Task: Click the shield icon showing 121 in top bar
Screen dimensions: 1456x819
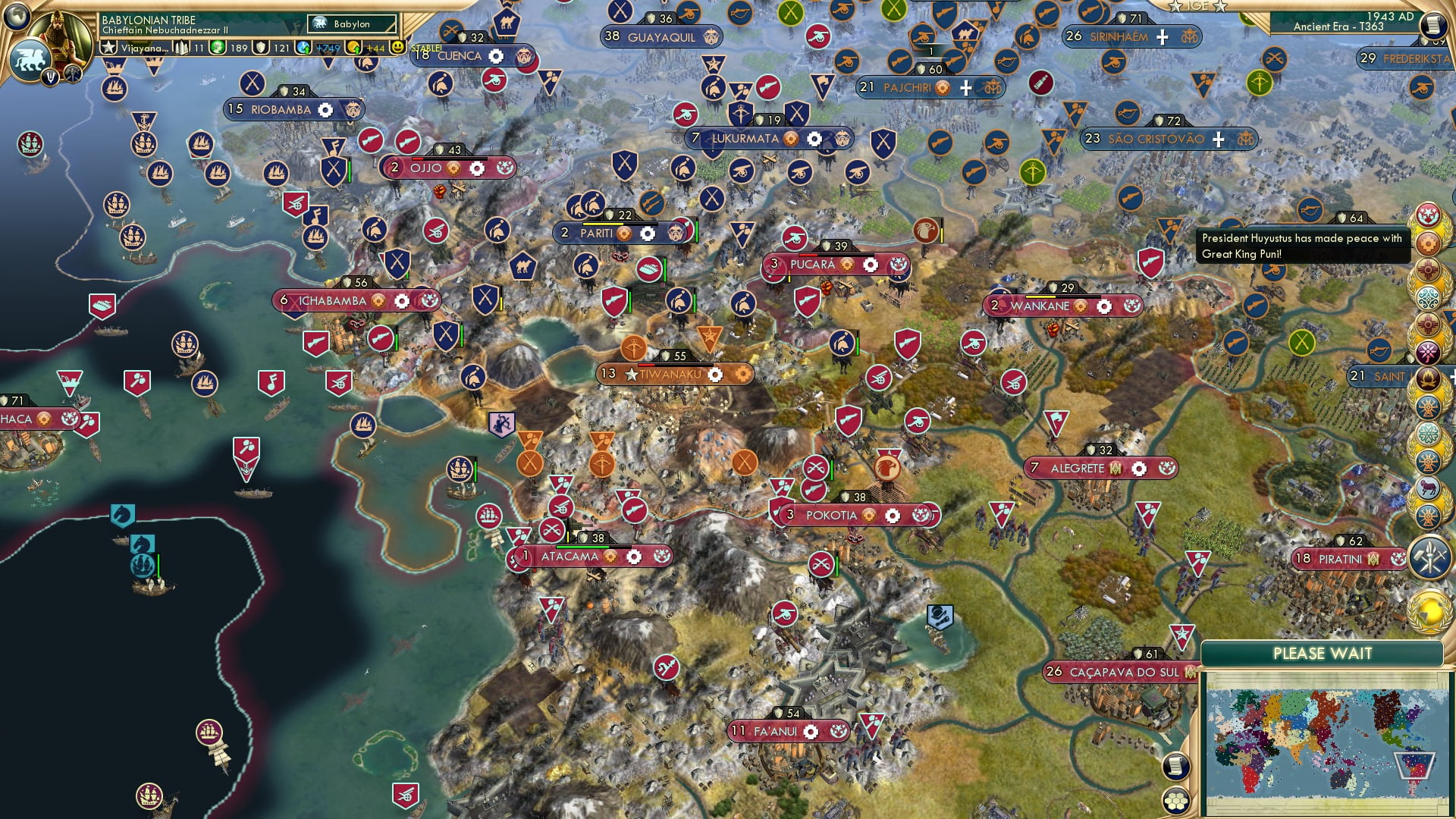Action: pyautogui.click(x=261, y=48)
